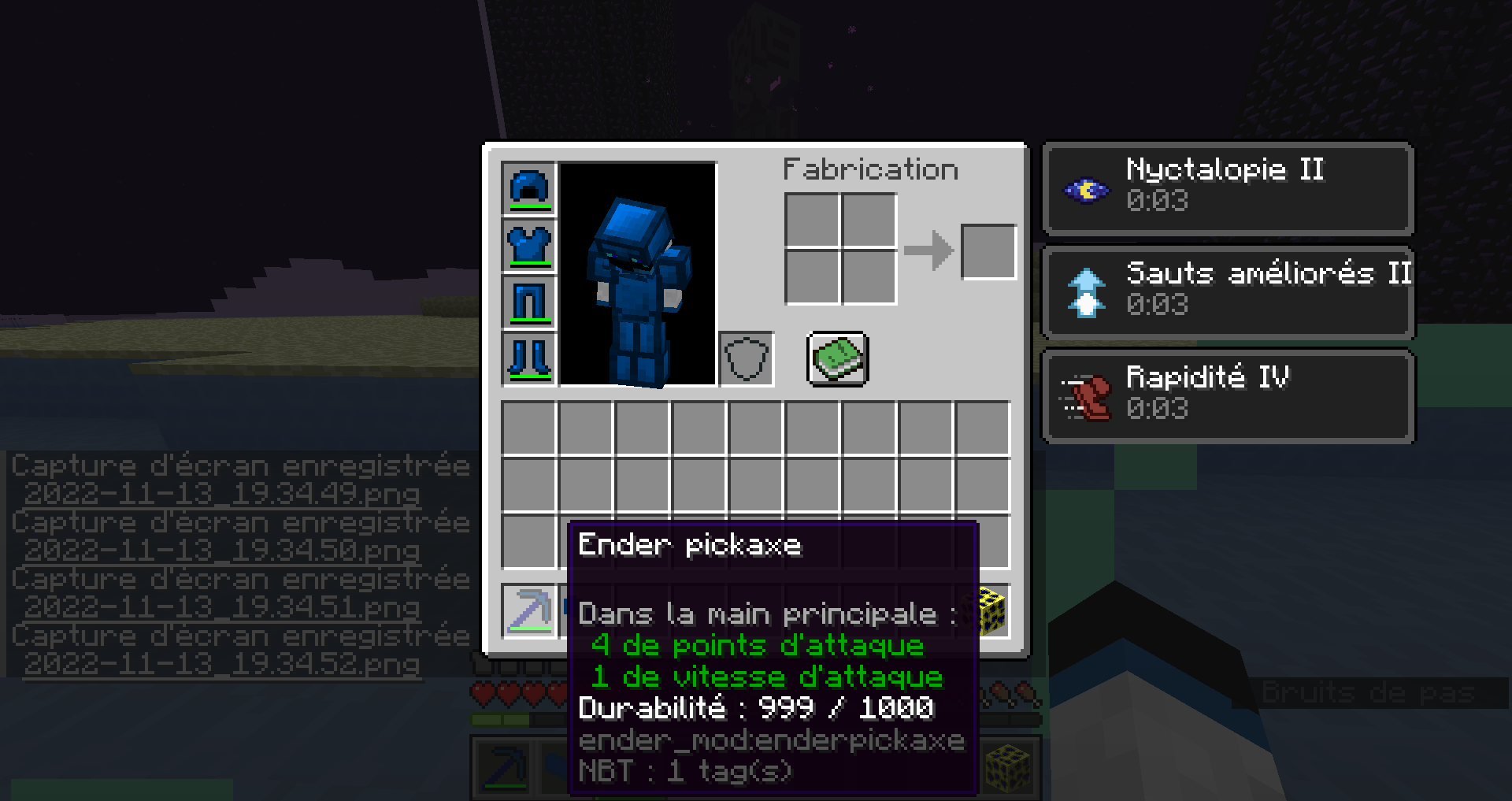Unequip the blue chestplate

point(528,245)
